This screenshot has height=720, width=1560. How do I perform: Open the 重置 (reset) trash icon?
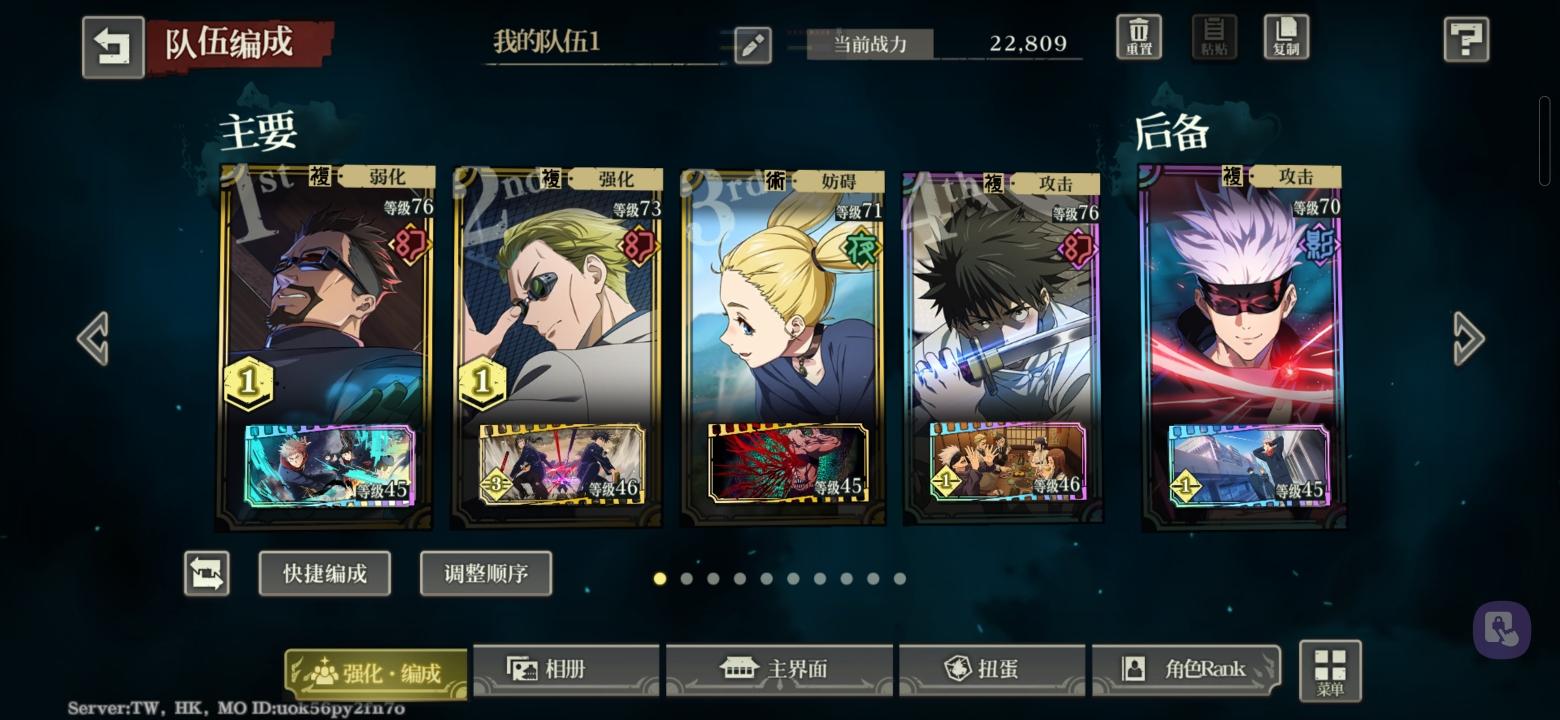[x=1137, y=36]
